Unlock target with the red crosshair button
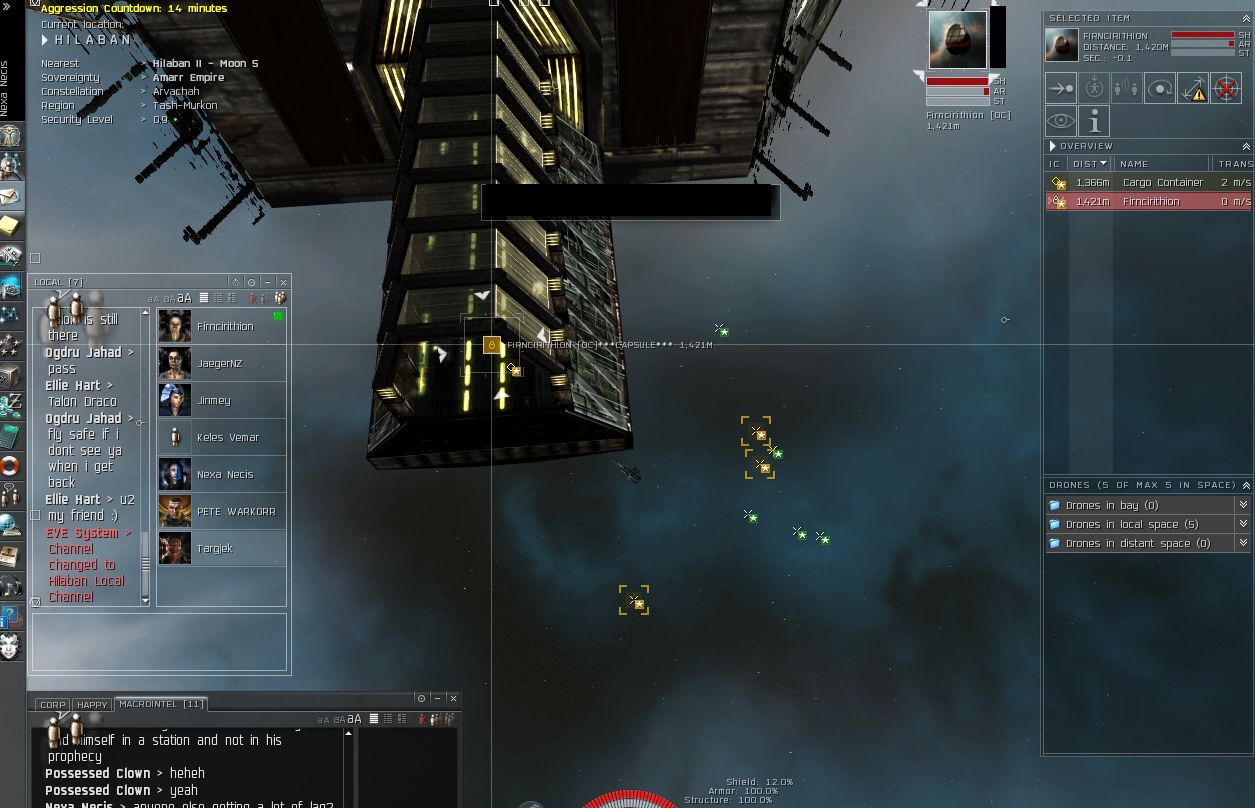 [x=1226, y=88]
